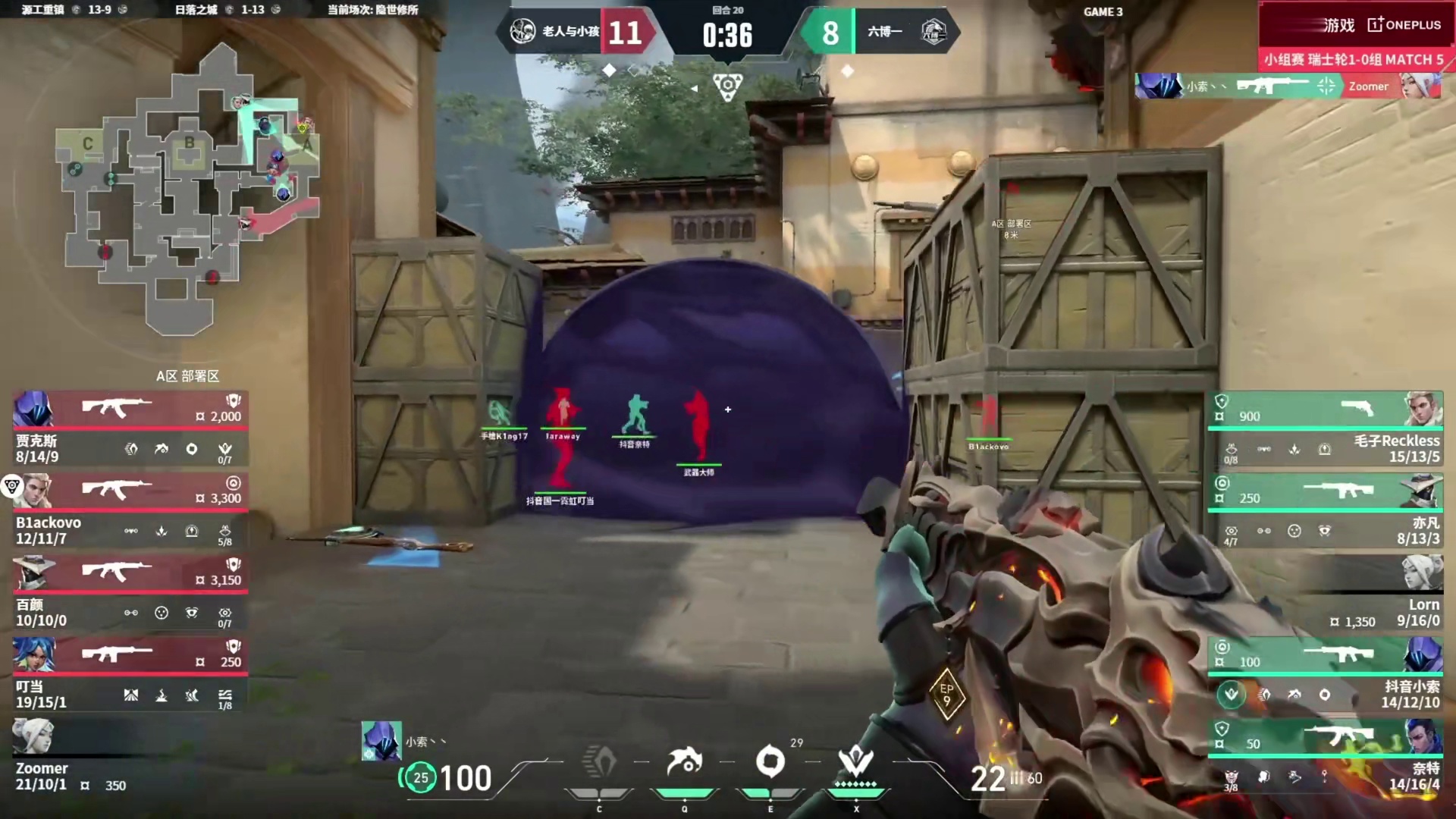Activate the Q ability icon in ability bar
Screen dimensions: 1456x819
coord(684,762)
